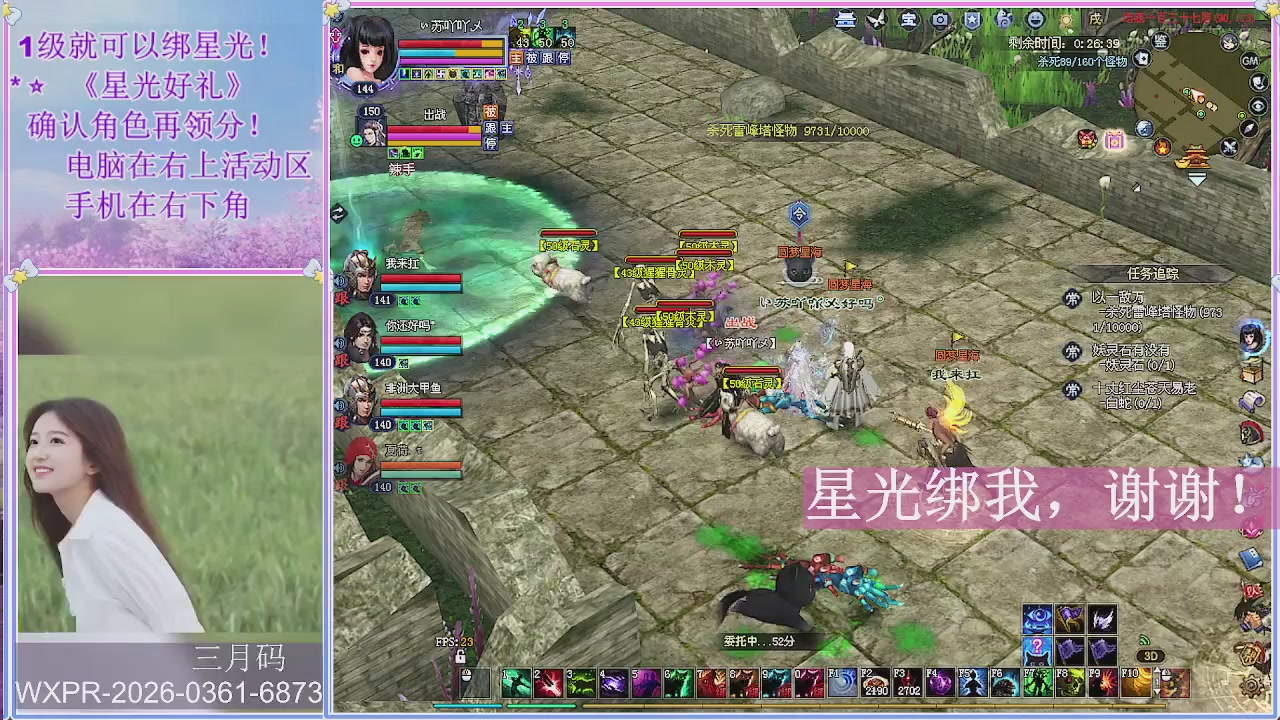
Task: Toggle 出战 on the pet frame
Action: click(435, 115)
